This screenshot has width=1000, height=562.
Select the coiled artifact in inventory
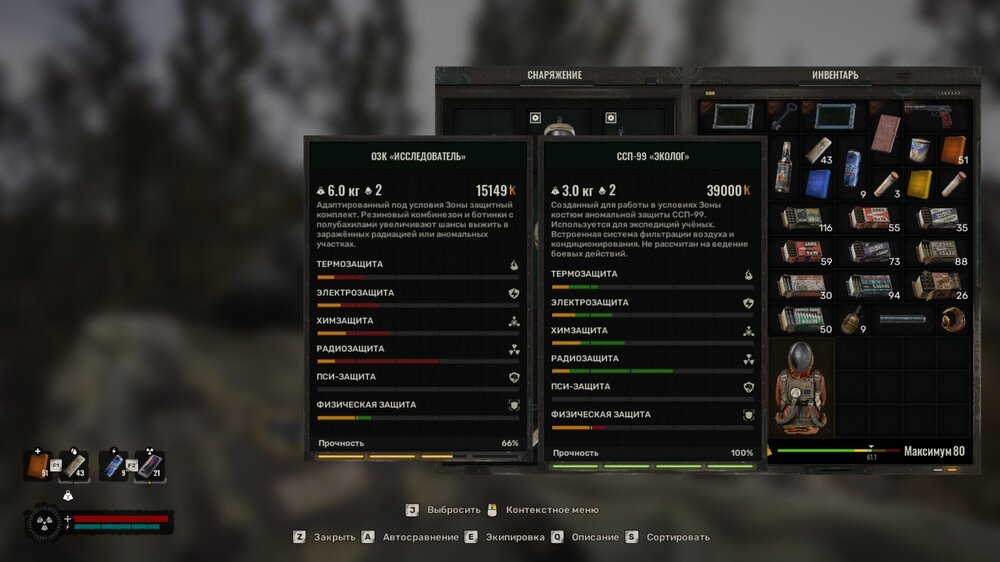click(x=953, y=320)
